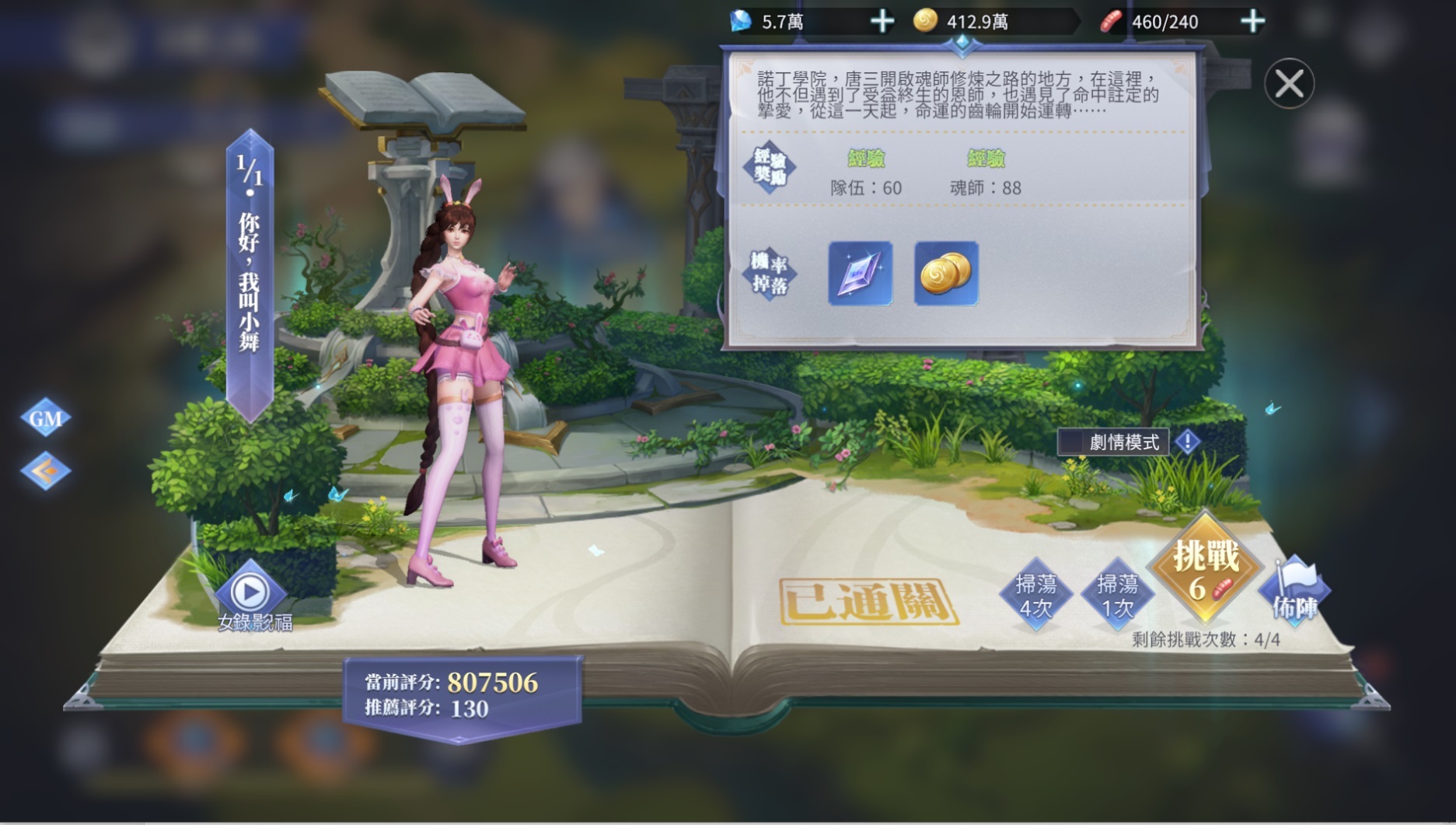Click the blue diamond currency icon

pos(742,21)
